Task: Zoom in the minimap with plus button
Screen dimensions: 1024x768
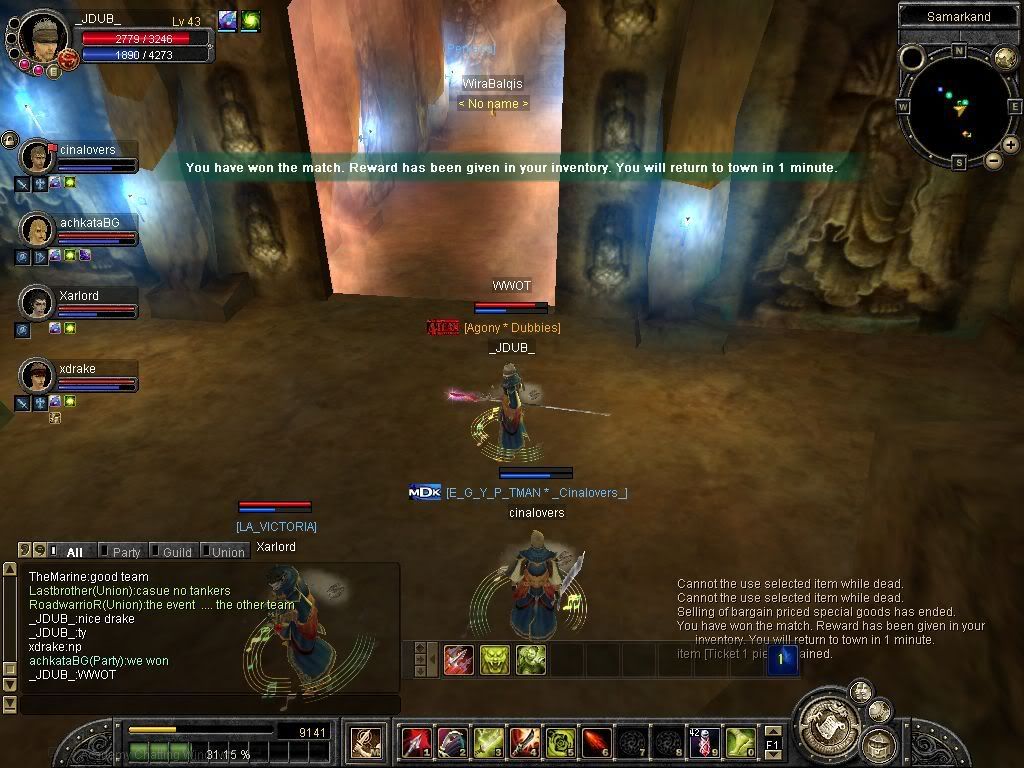Action: pyautogui.click(x=1011, y=145)
